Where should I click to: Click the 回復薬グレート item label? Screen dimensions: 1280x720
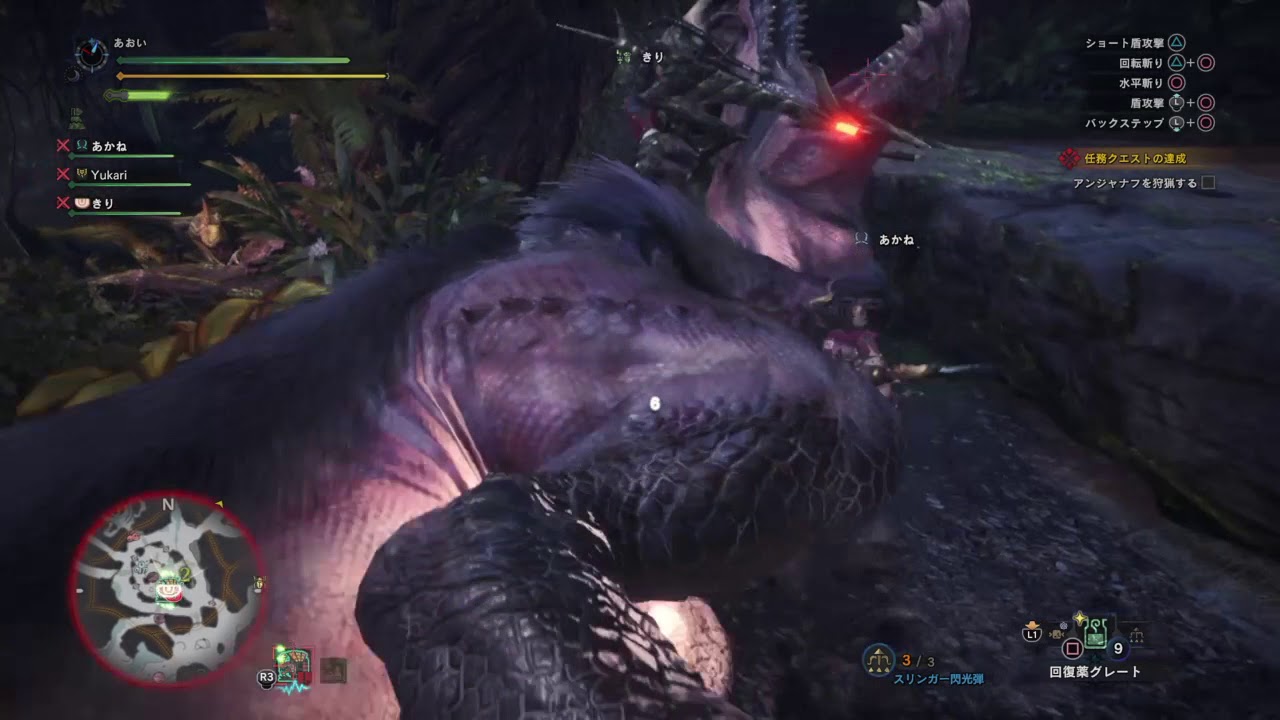coord(1095,670)
